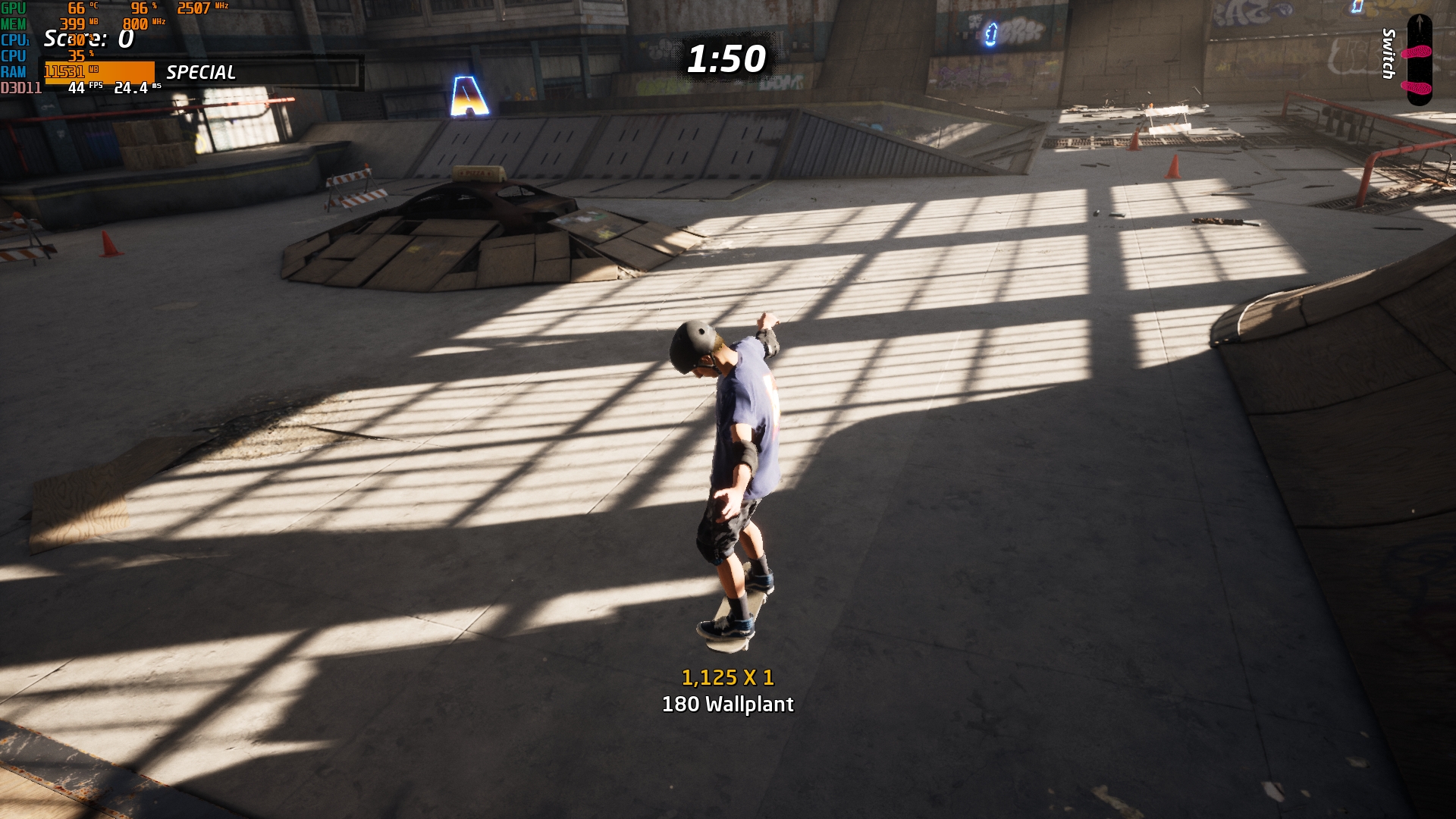
Task: Click the Switch stance skateboard icon
Action: [x=1418, y=61]
